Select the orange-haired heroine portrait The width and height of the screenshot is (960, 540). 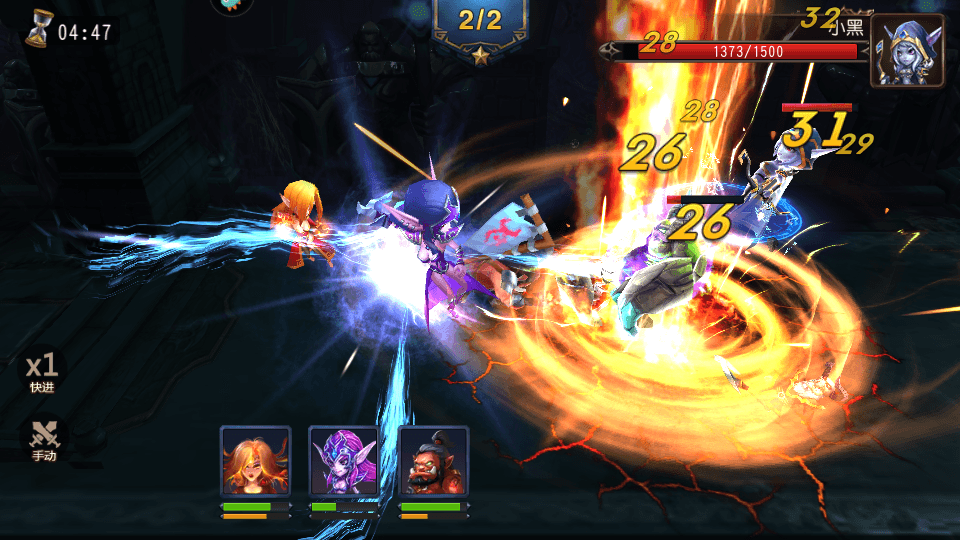click(x=255, y=461)
